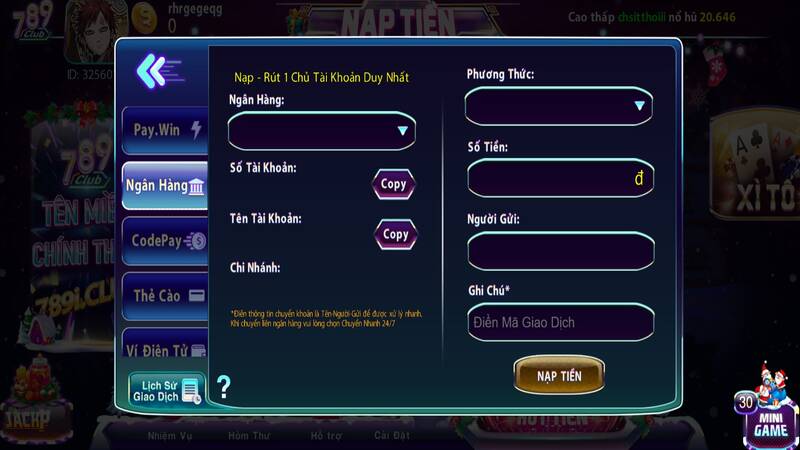Open the Mini Game icon

tap(768, 410)
